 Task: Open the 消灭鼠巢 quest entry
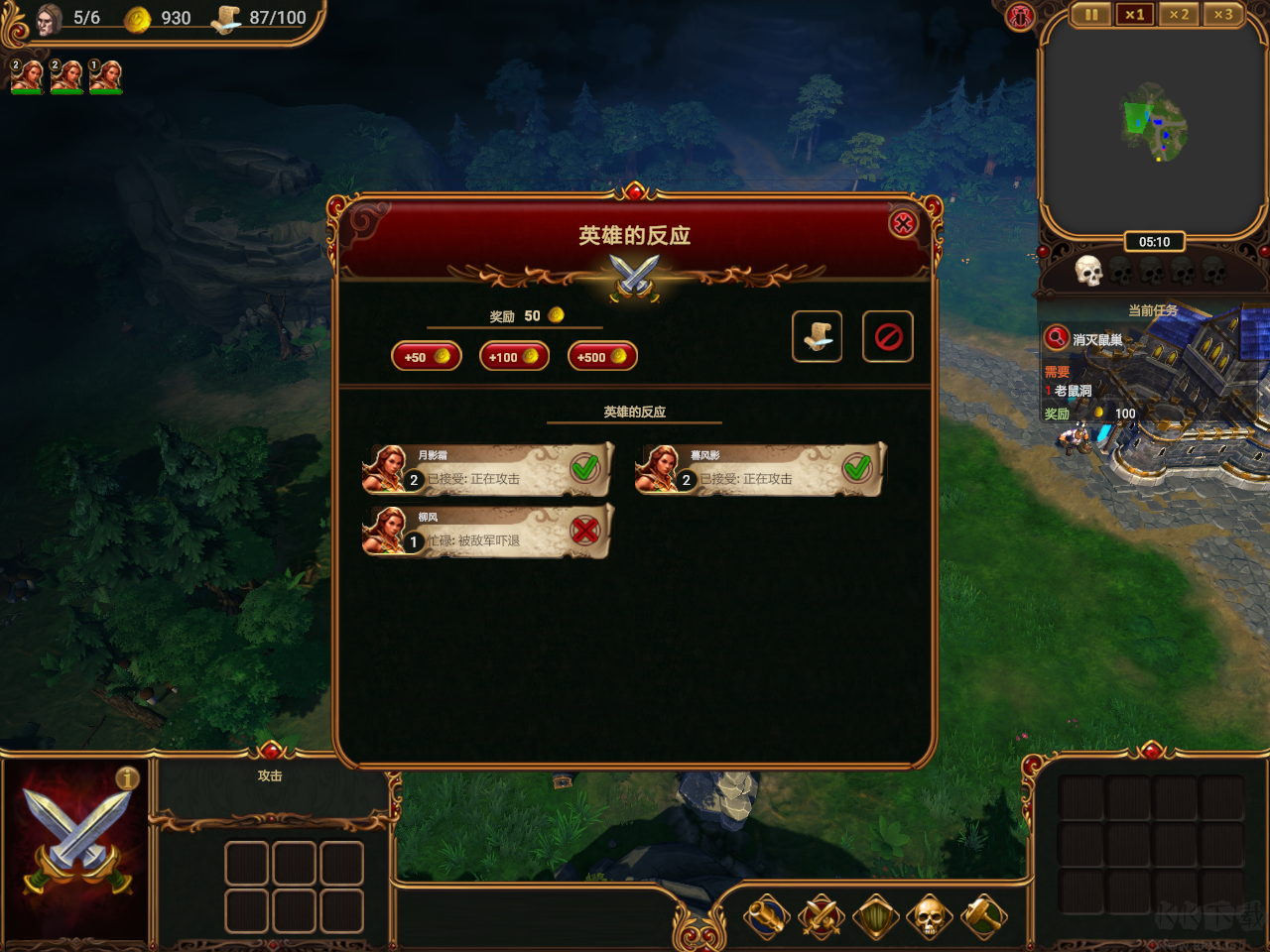[x=1096, y=340]
